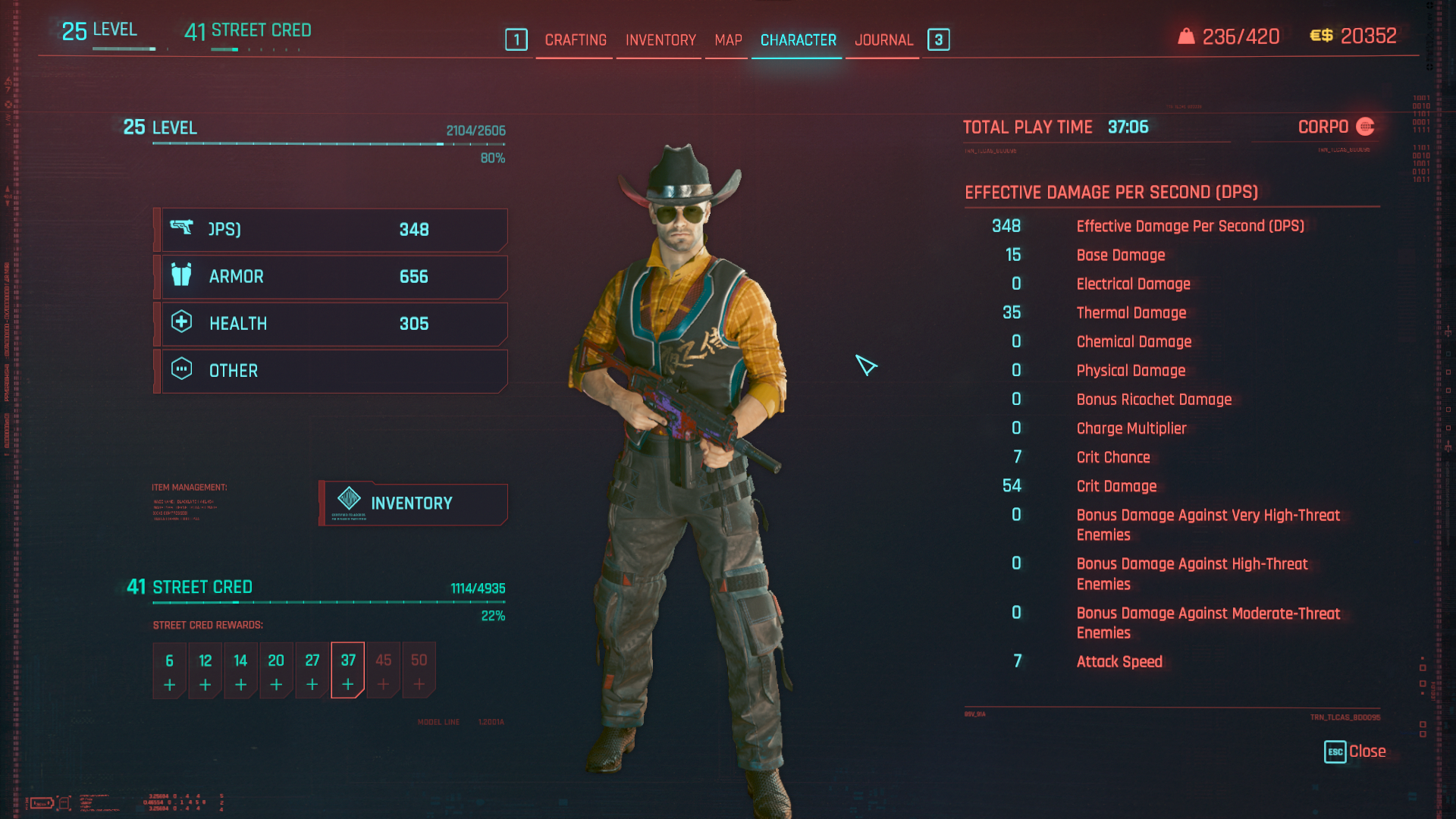Close the character screen
1456x819 pixels.
click(1355, 752)
